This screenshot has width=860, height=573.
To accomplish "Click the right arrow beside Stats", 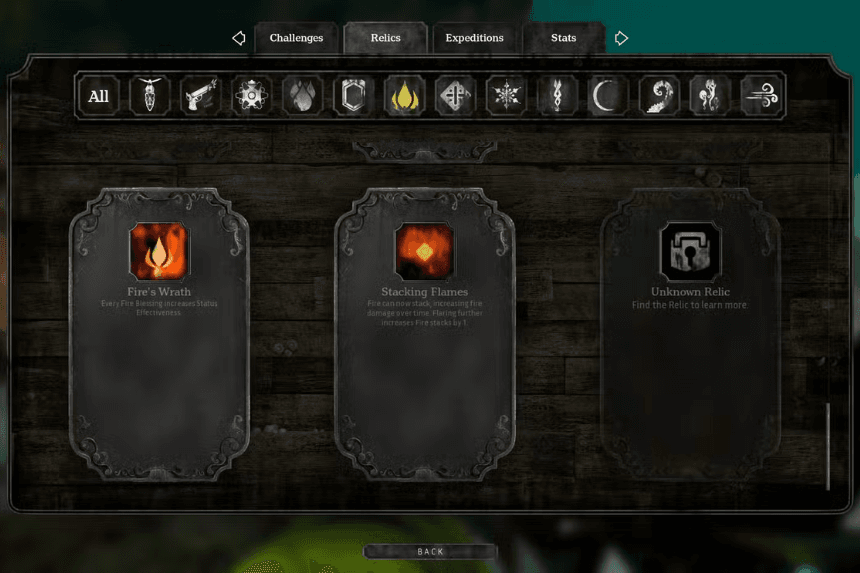I will [621, 38].
